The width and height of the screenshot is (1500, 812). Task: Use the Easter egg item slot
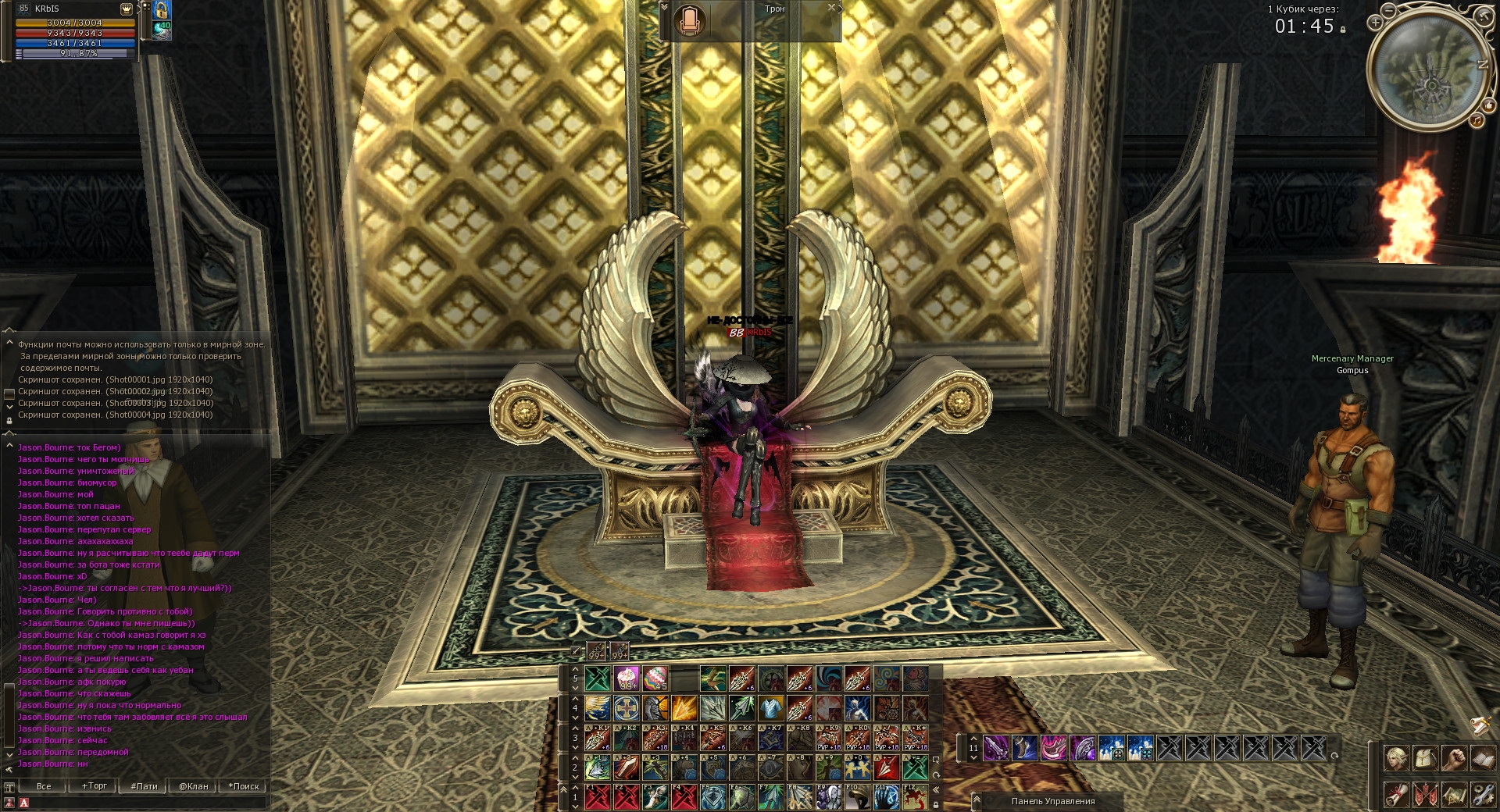655,678
